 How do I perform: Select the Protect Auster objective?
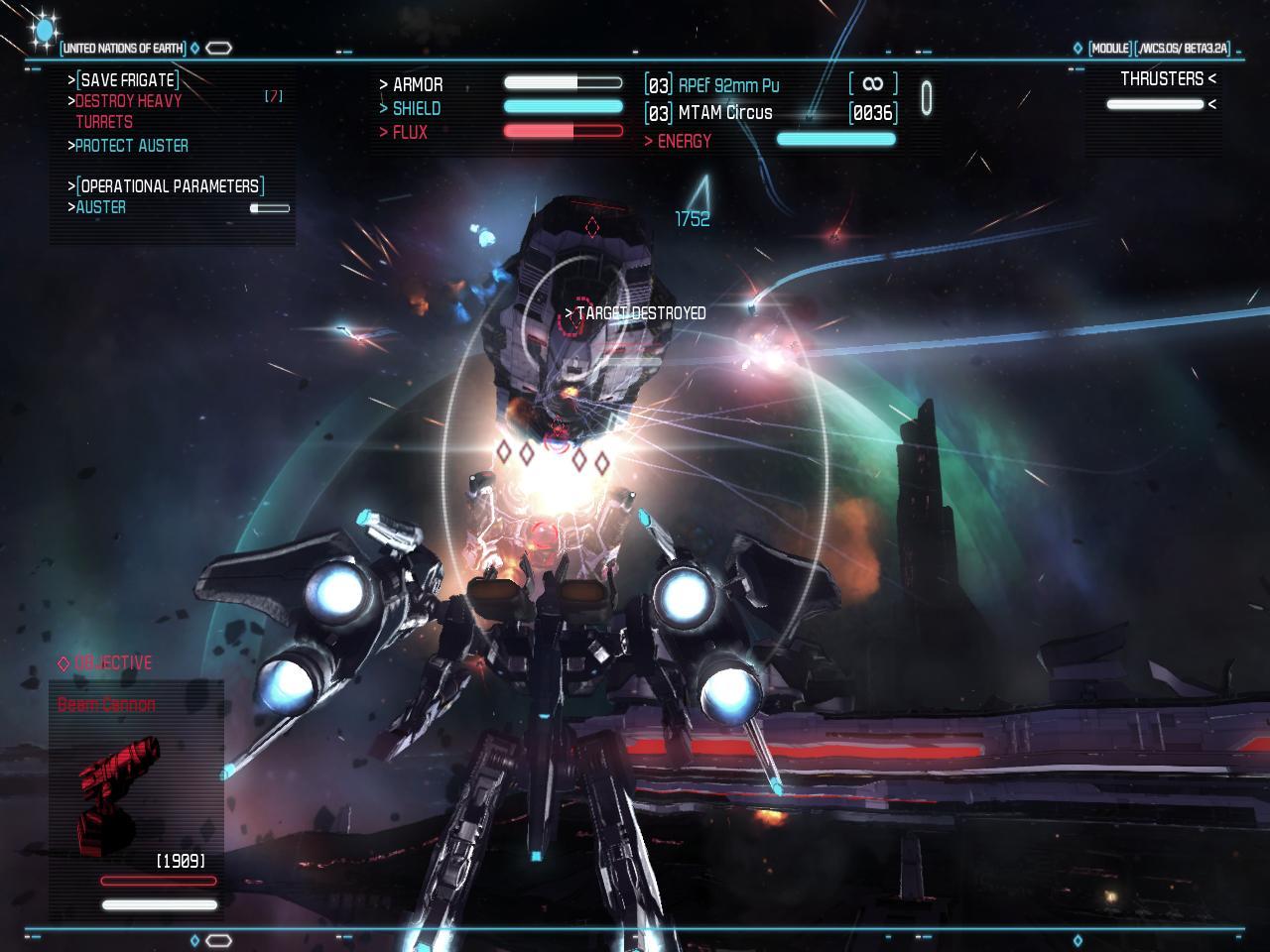coord(131,146)
